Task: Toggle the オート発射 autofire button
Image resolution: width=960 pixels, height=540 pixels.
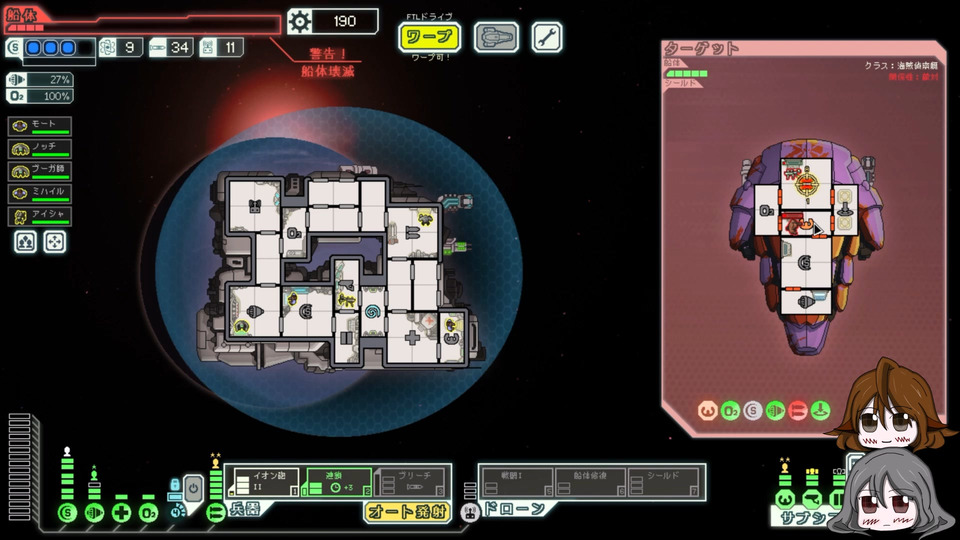Action: click(x=405, y=512)
